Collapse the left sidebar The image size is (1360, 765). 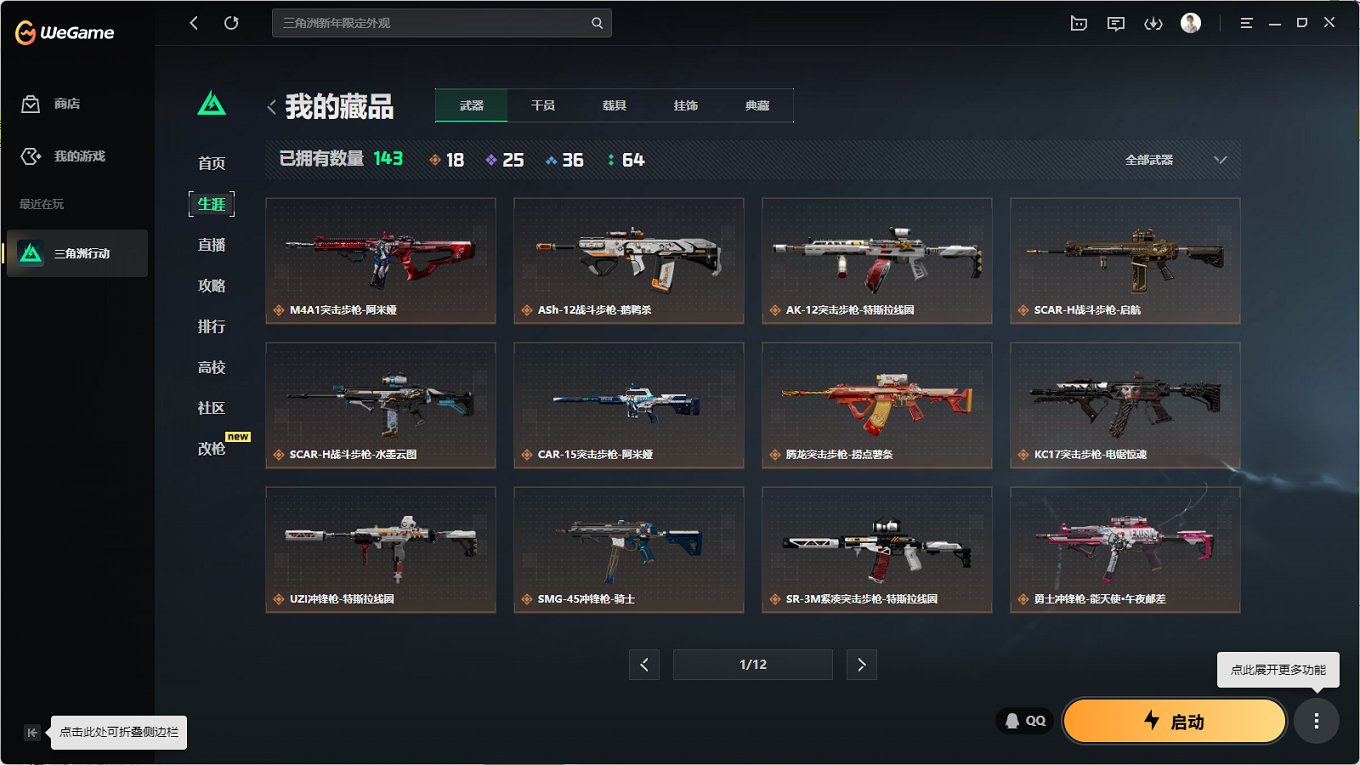(32, 732)
